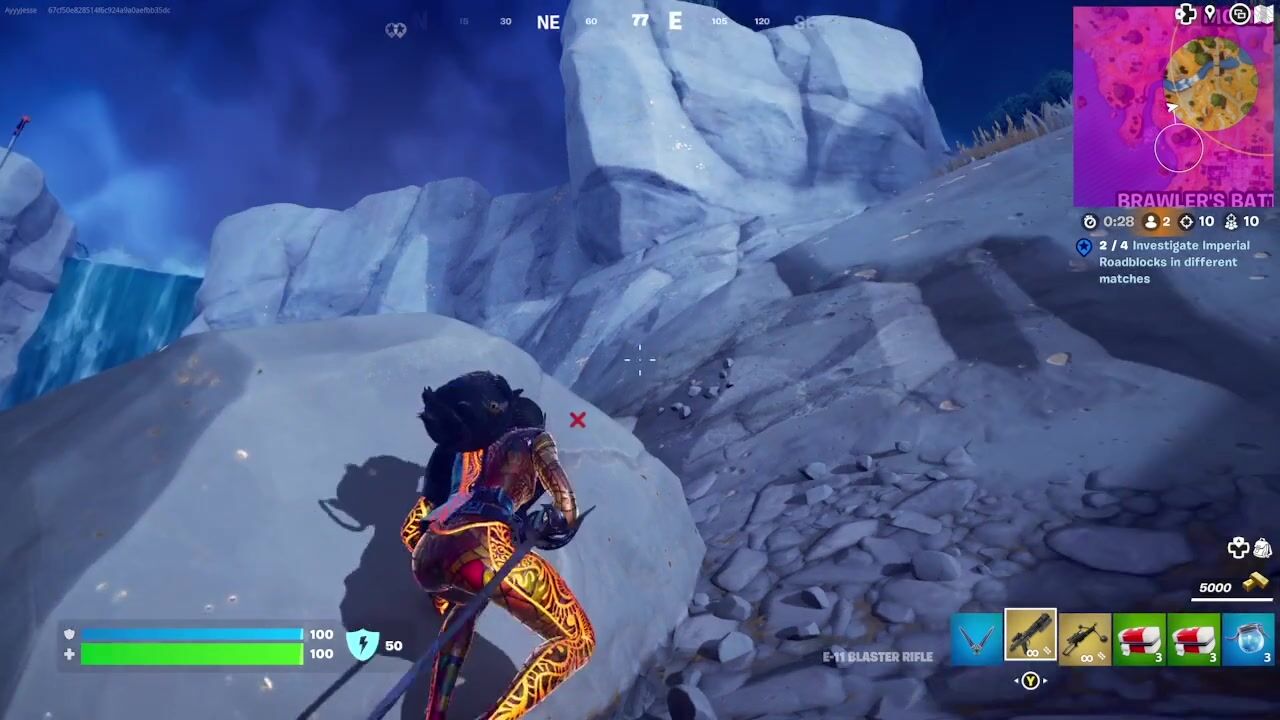Select the E-11 Blaster Rifle slot
This screenshot has width=1280, height=720.
[1030, 636]
